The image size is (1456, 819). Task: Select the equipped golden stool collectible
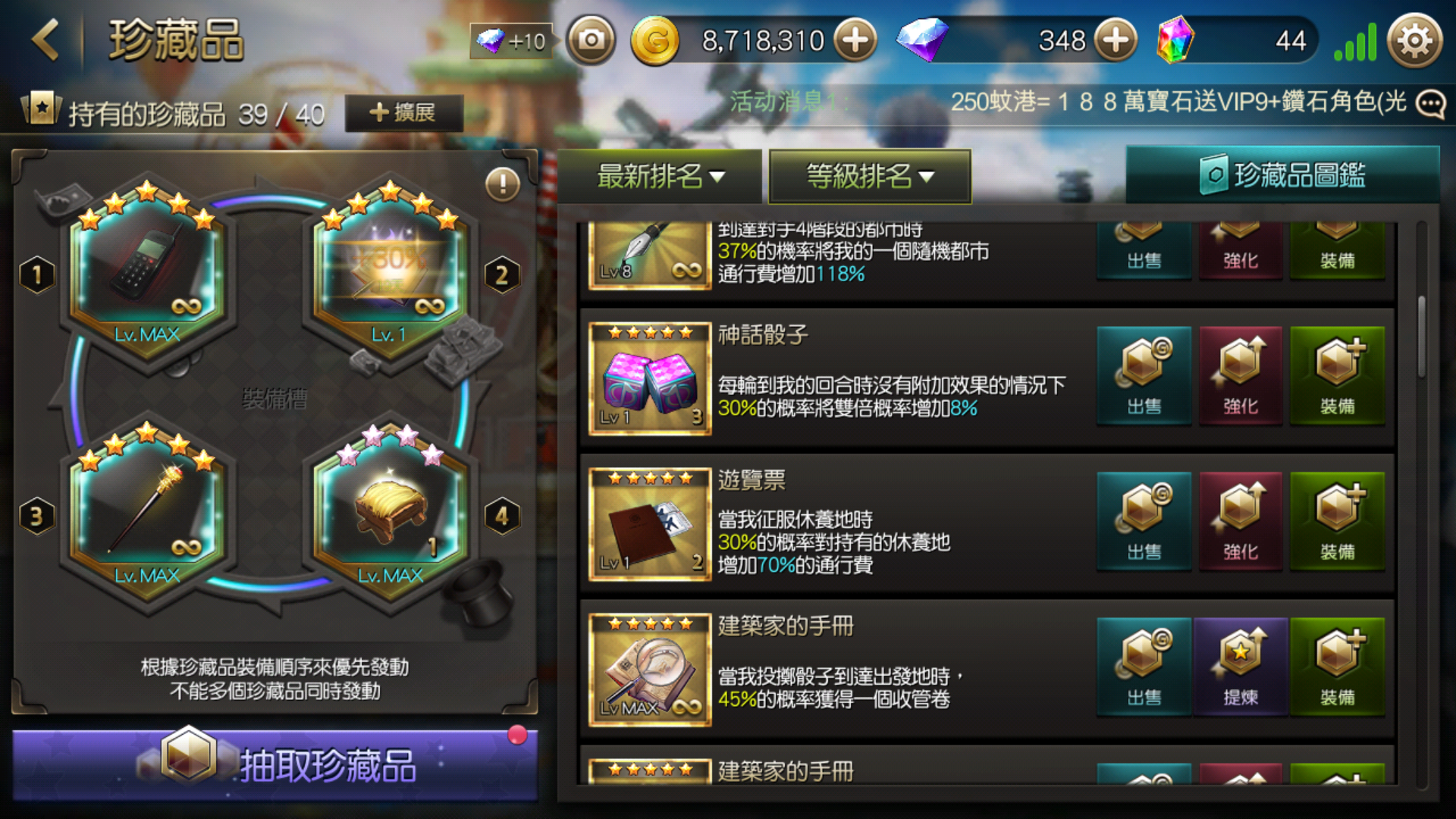click(x=390, y=508)
